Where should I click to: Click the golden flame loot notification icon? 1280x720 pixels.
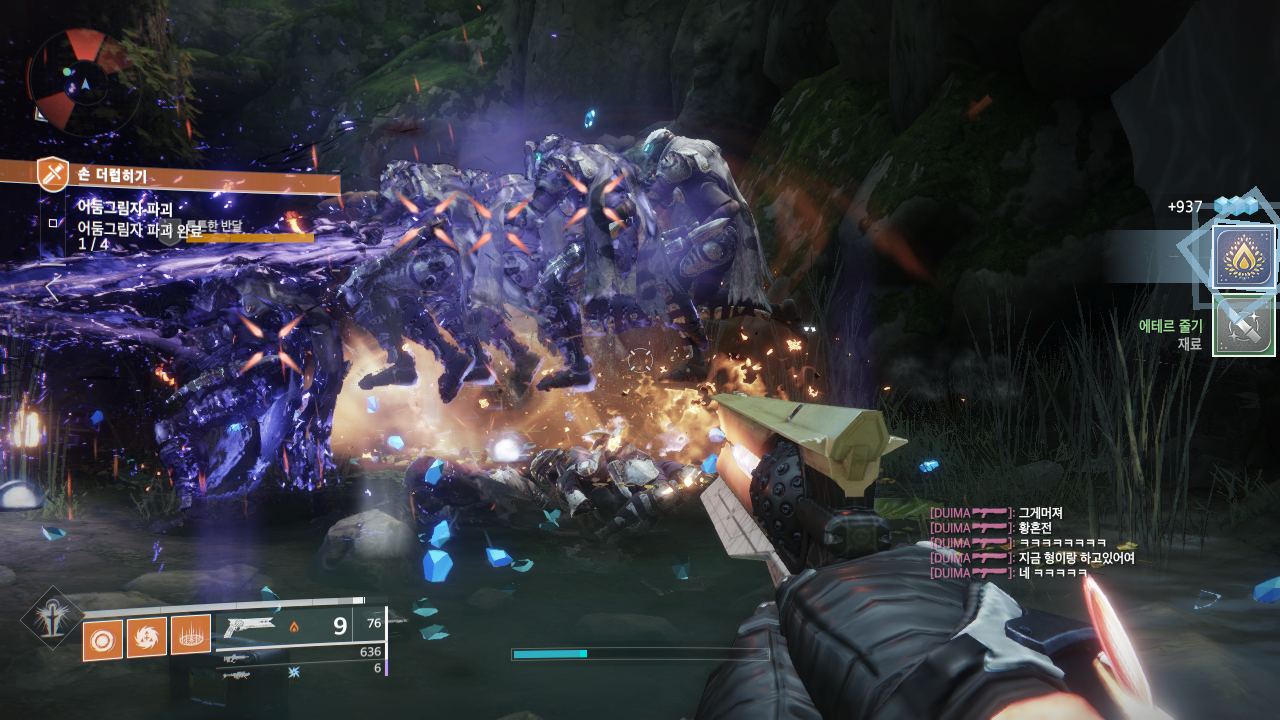(1244, 257)
